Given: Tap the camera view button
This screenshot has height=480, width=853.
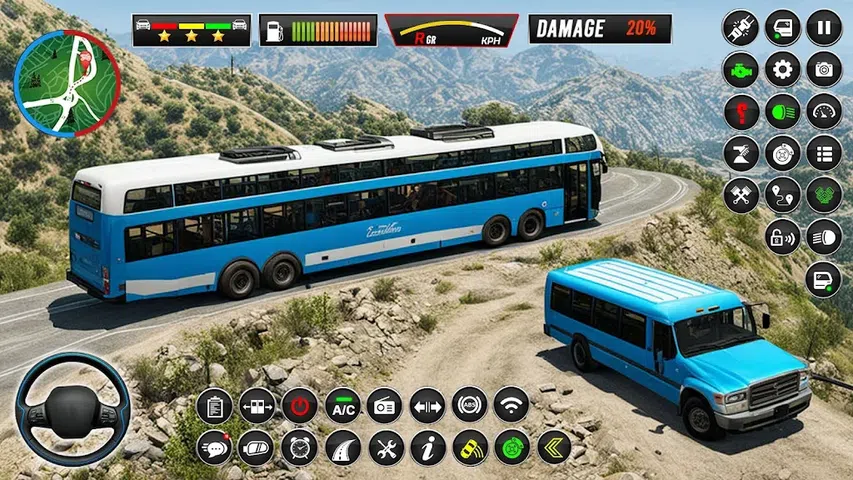Looking at the screenshot, I should point(824,69).
